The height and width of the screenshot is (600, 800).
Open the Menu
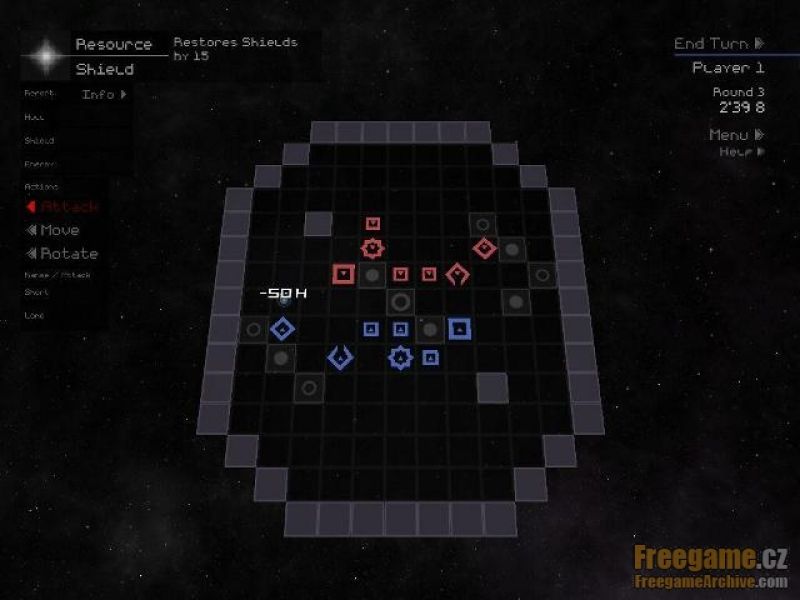tap(736, 135)
